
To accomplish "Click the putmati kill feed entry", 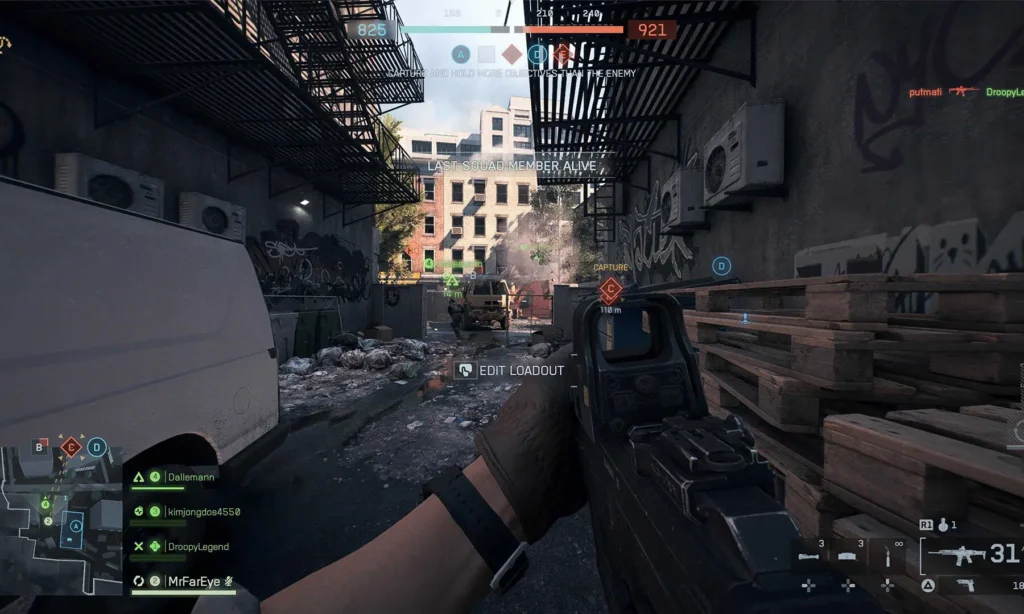I will click(x=925, y=92).
